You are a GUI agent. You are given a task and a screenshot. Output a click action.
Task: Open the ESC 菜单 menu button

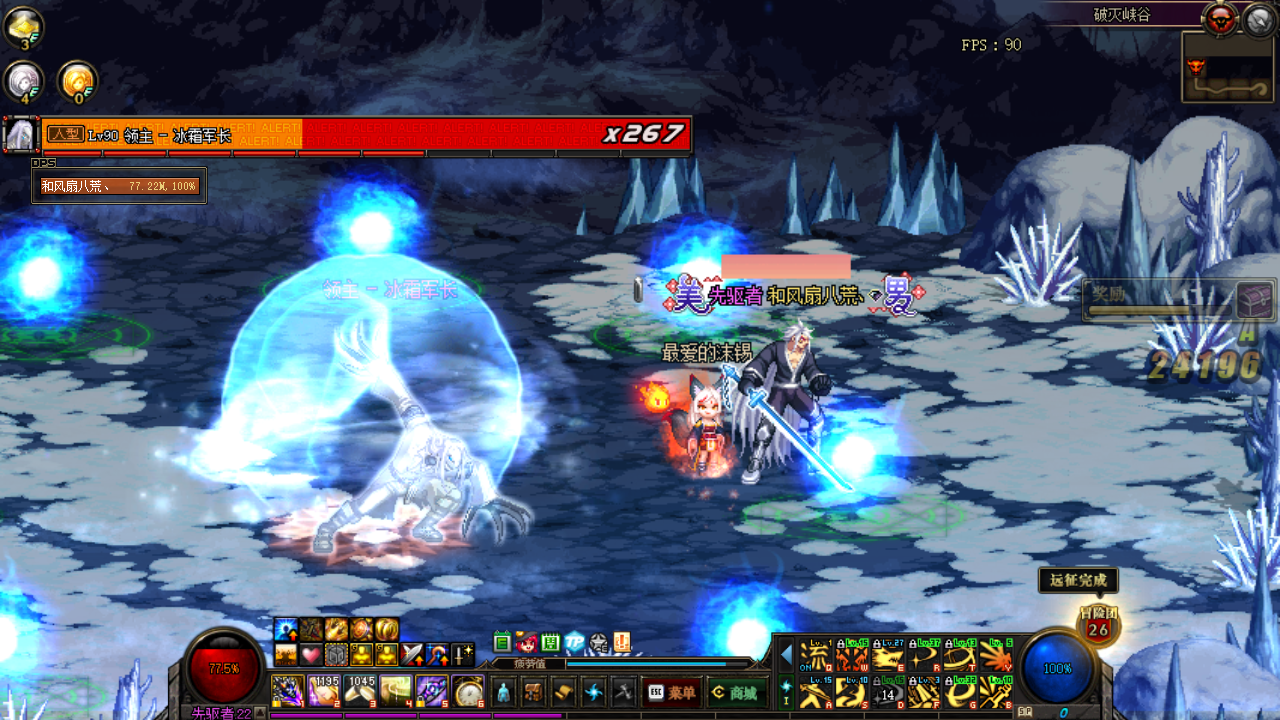click(671, 692)
